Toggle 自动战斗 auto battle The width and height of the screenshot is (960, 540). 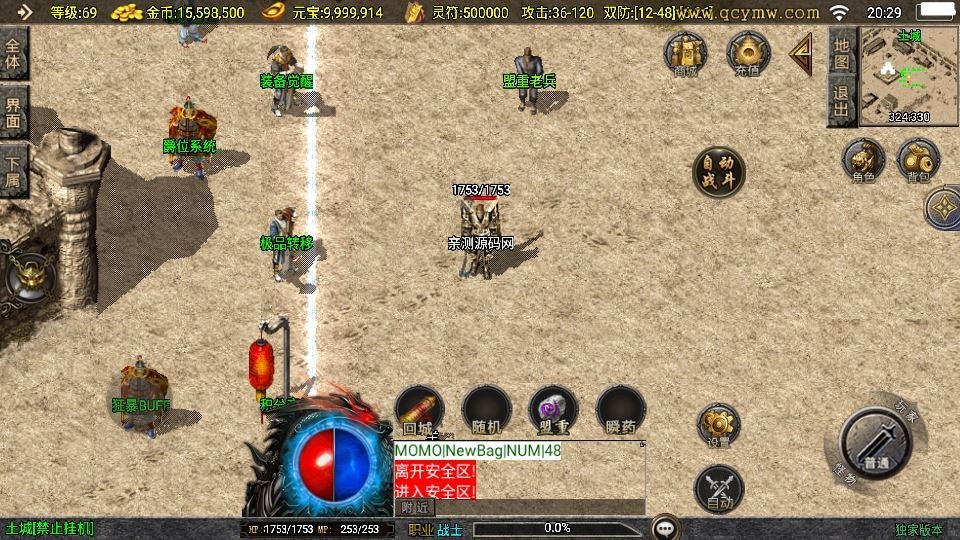pos(719,172)
